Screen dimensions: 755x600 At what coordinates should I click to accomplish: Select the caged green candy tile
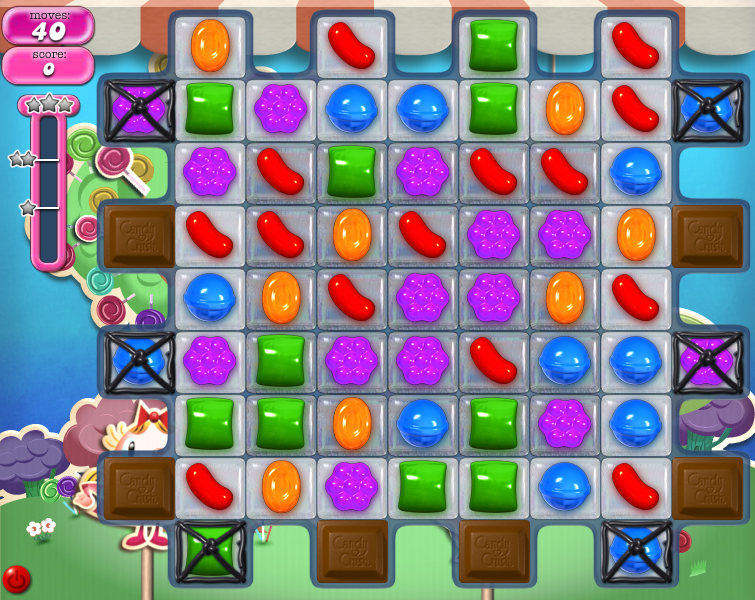[x=210, y=551]
